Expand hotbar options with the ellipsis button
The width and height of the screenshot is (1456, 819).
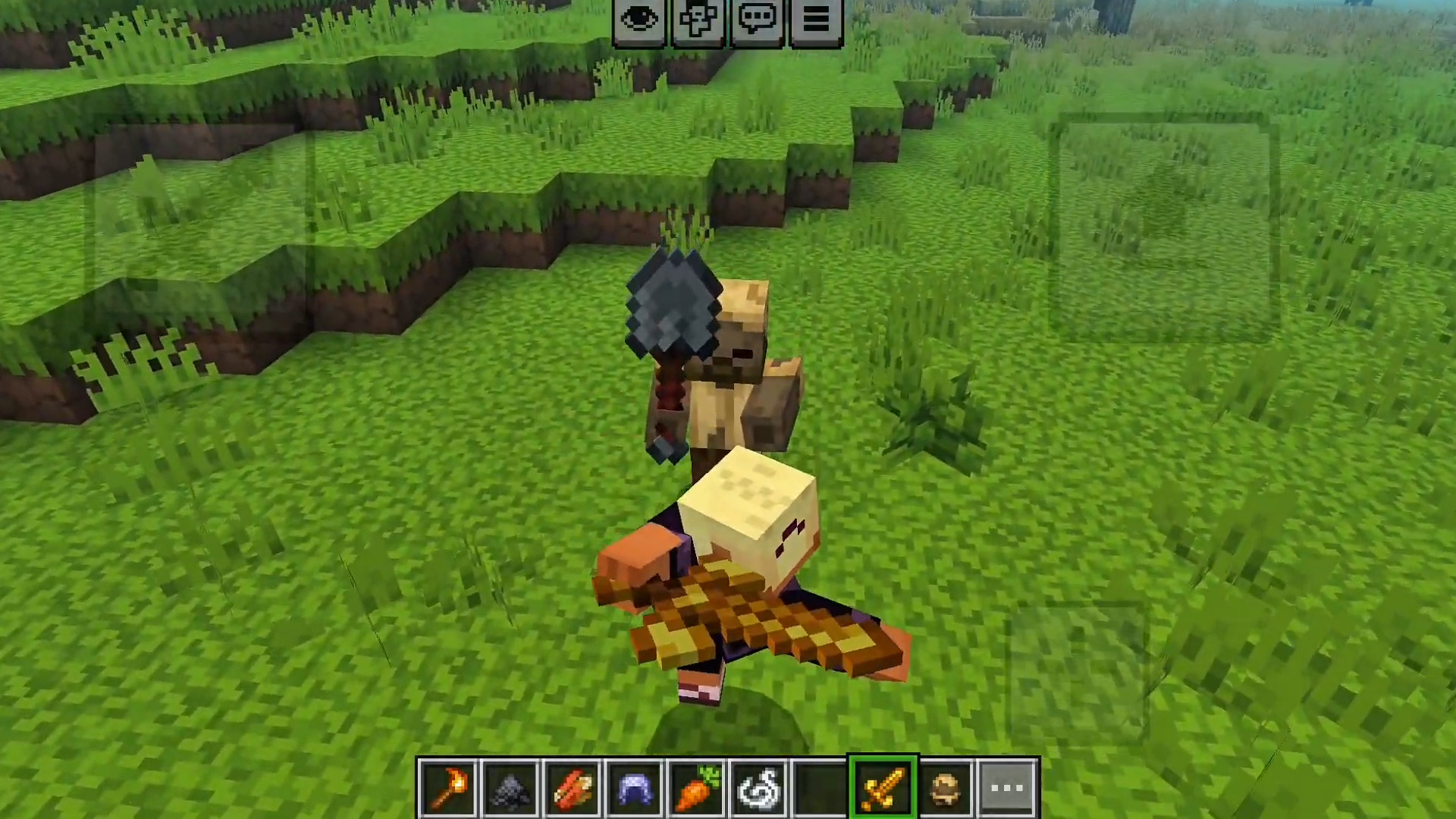(1007, 786)
